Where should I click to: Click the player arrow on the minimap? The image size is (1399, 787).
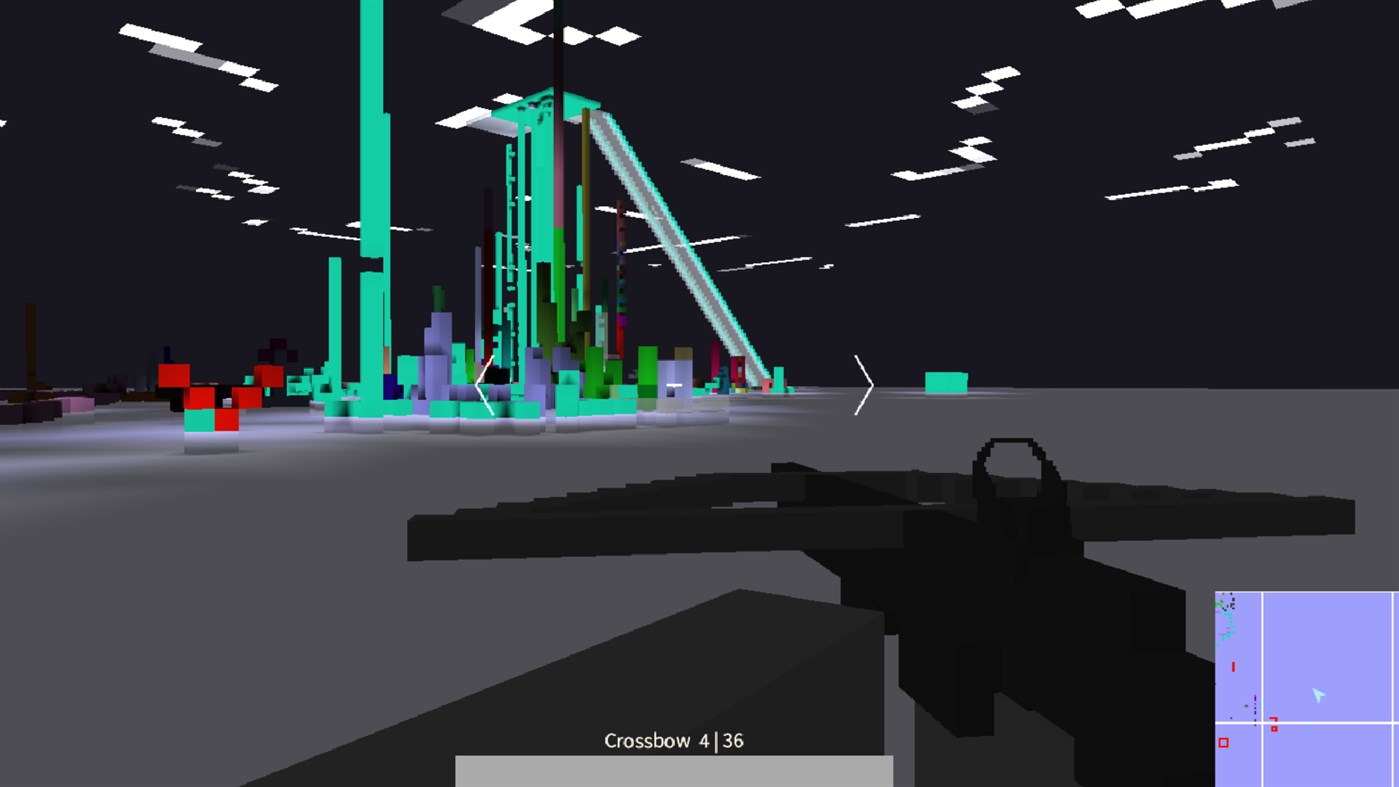point(1319,694)
